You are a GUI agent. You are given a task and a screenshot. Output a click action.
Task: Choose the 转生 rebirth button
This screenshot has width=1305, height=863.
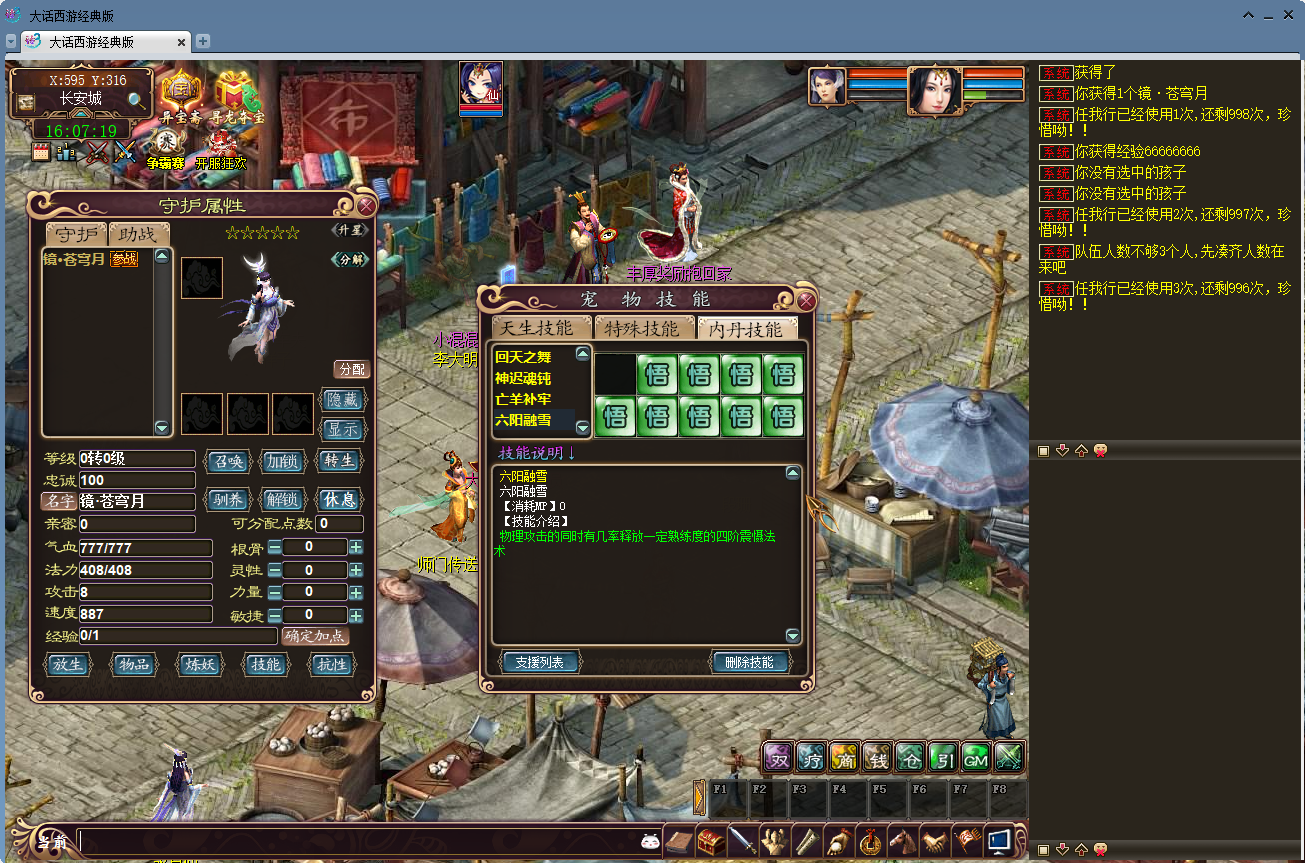click(339, 461)
